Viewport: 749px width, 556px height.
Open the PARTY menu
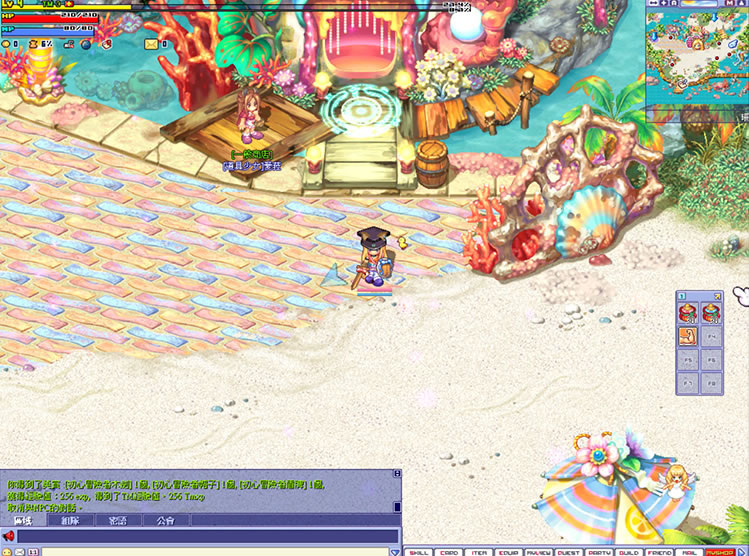600,551
